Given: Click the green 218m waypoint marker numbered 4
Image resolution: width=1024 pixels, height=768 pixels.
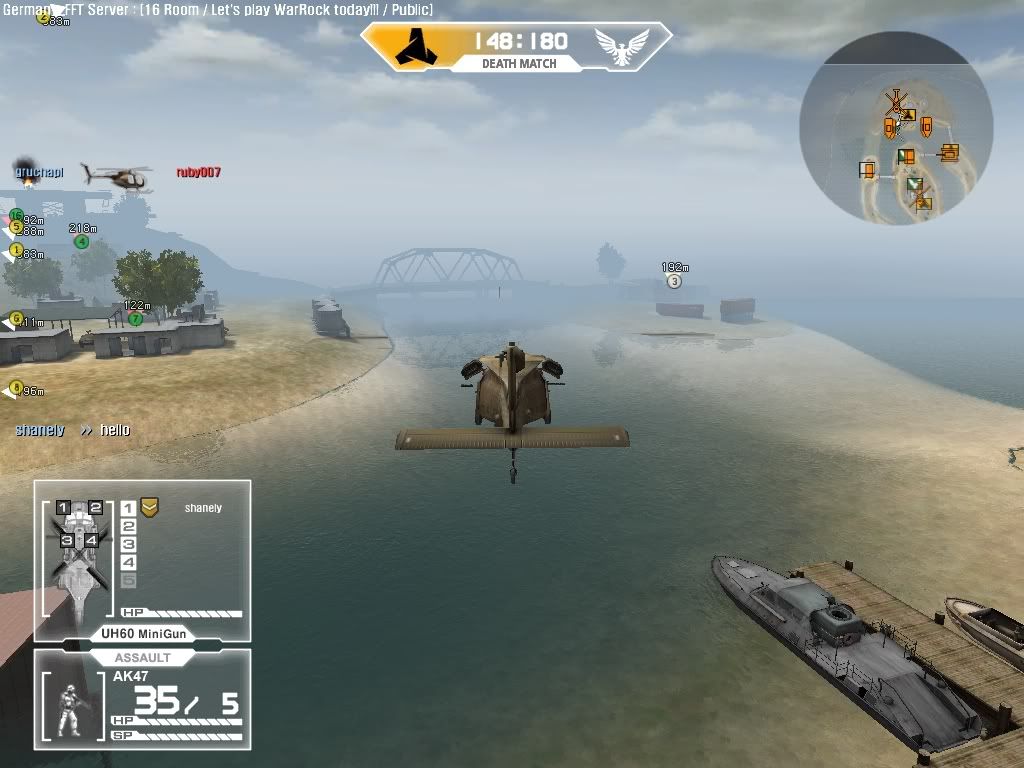Looking at the screenshot, I should click(x=82, y=241).
